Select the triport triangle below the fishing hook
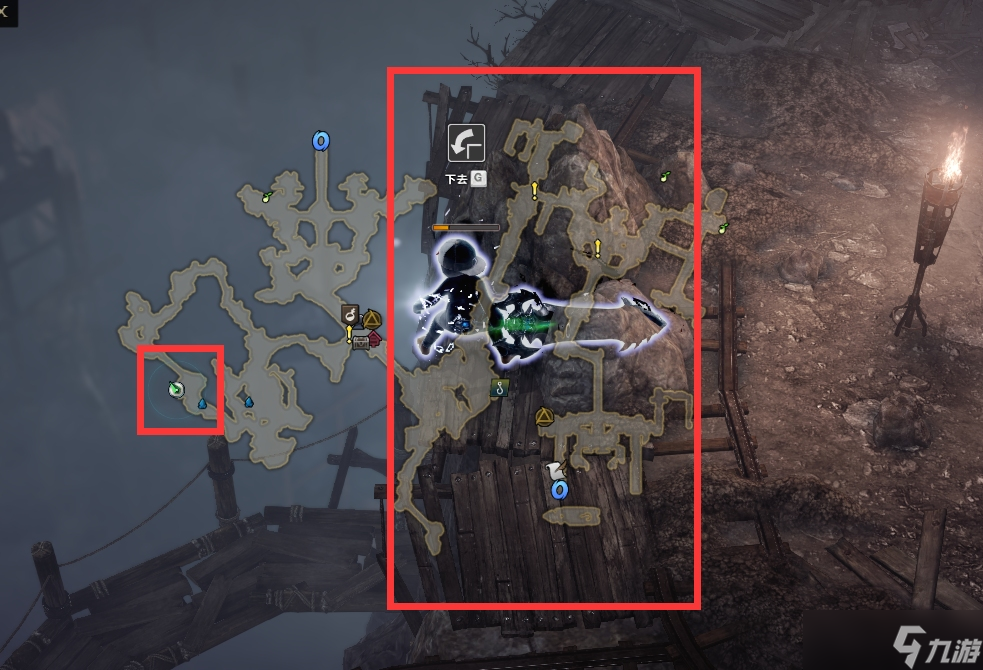 [x=544, y=416]
